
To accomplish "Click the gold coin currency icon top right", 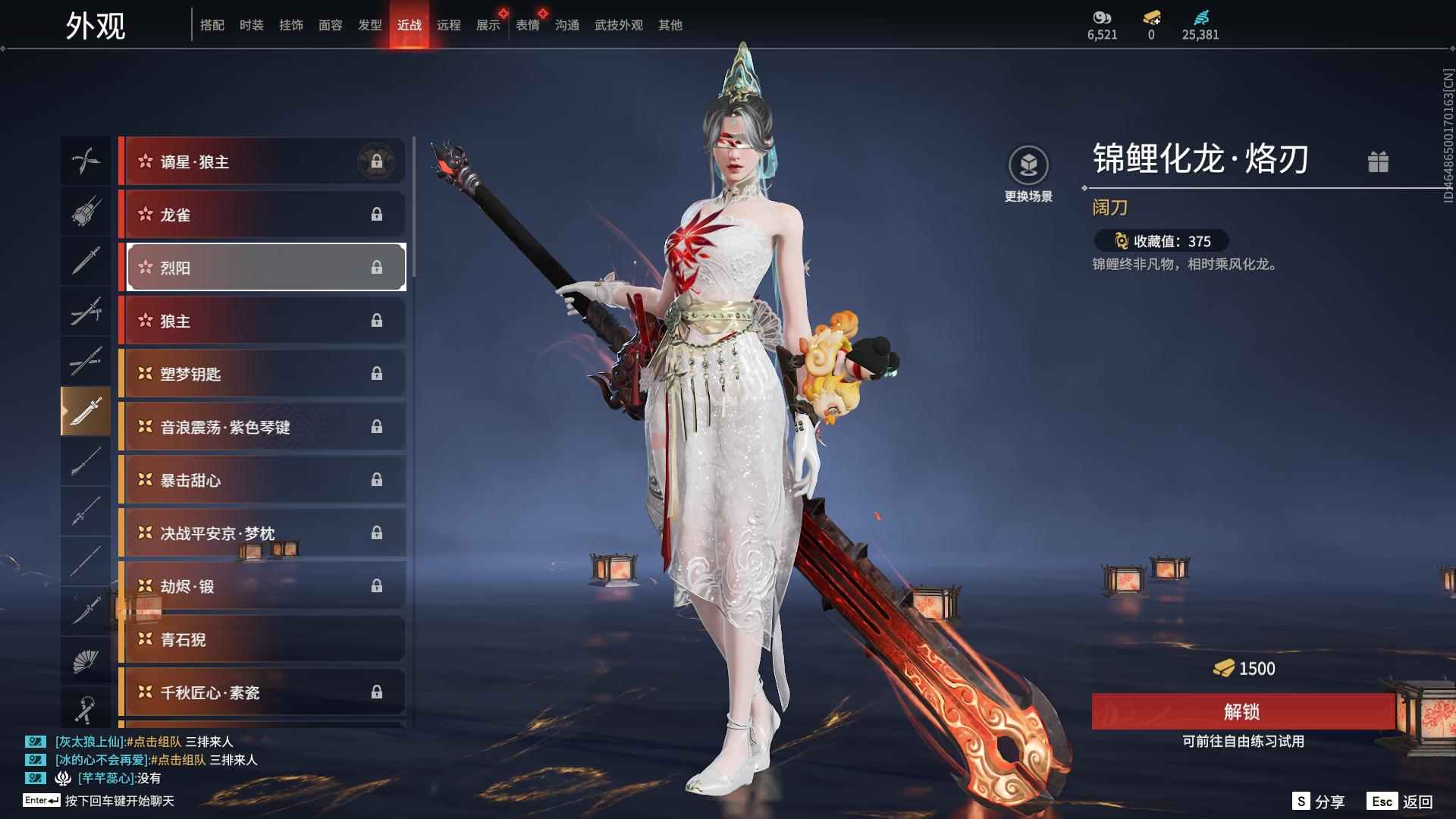I will tap(1153, 17).
